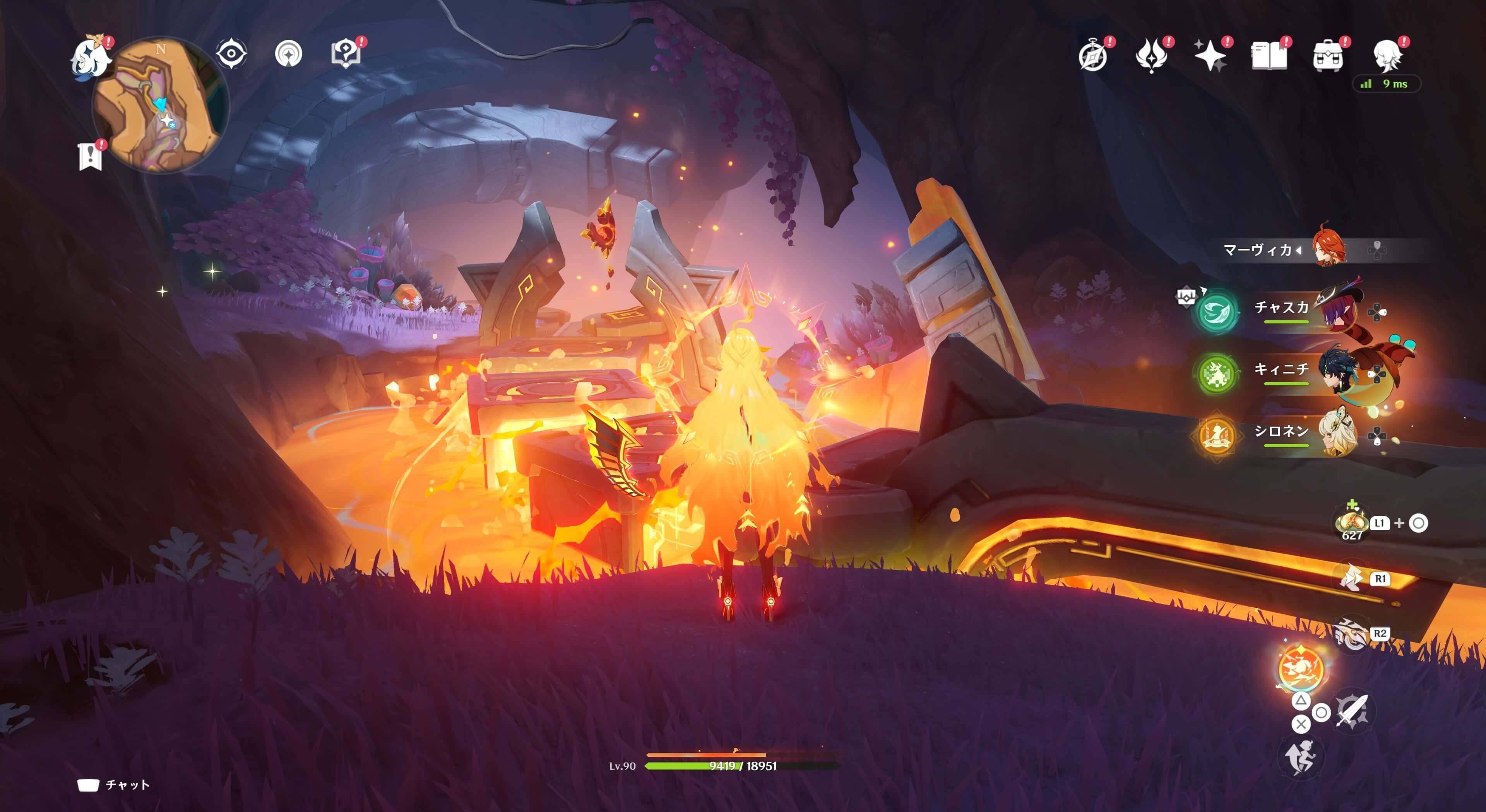The width and height of the screenshot is (1486, 812).
Task: Open the events flame emblem icon
Action: tap(1151, 56)
